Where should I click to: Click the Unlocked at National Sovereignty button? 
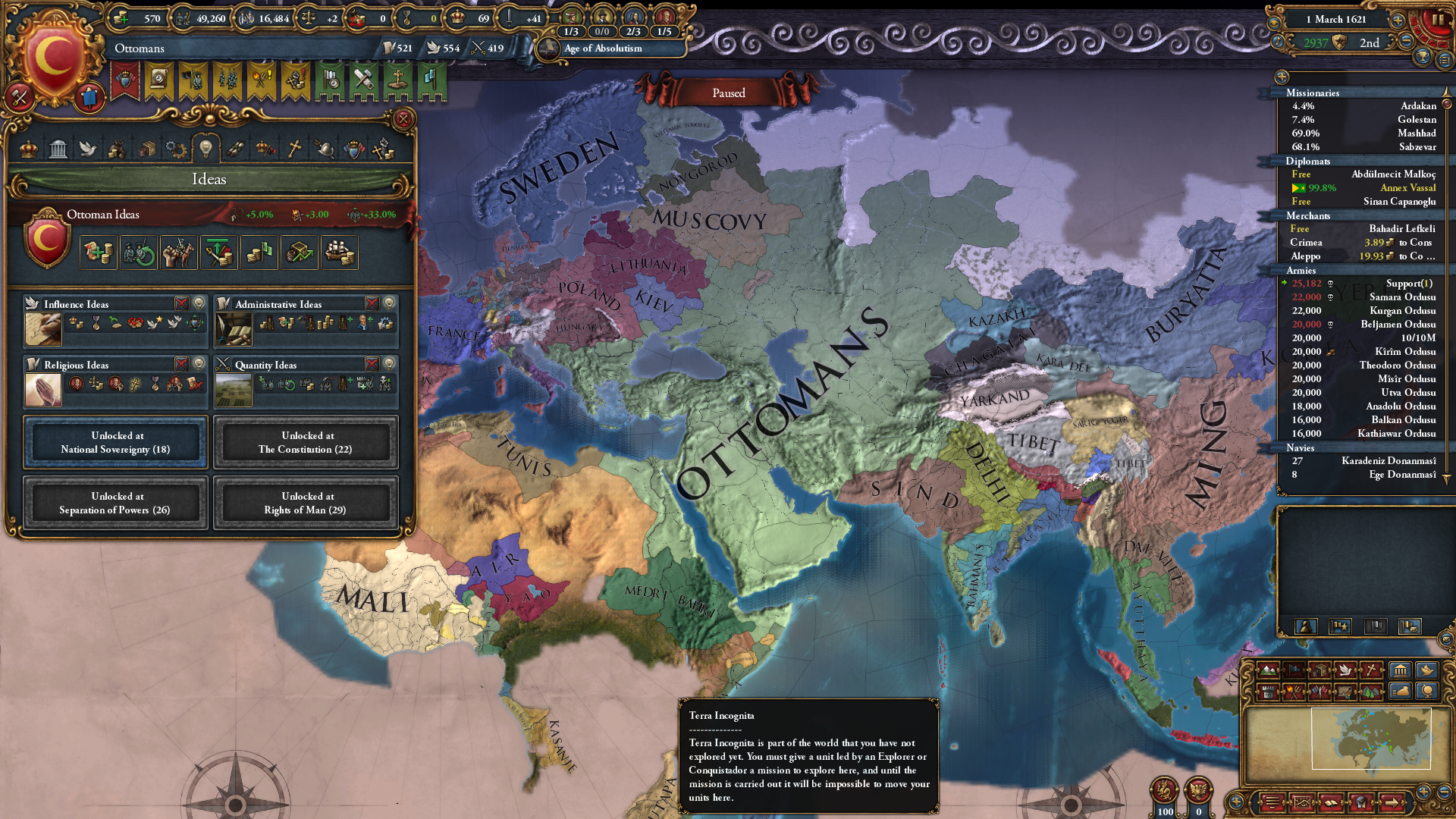pyautogui.click(x=115, y=442)
